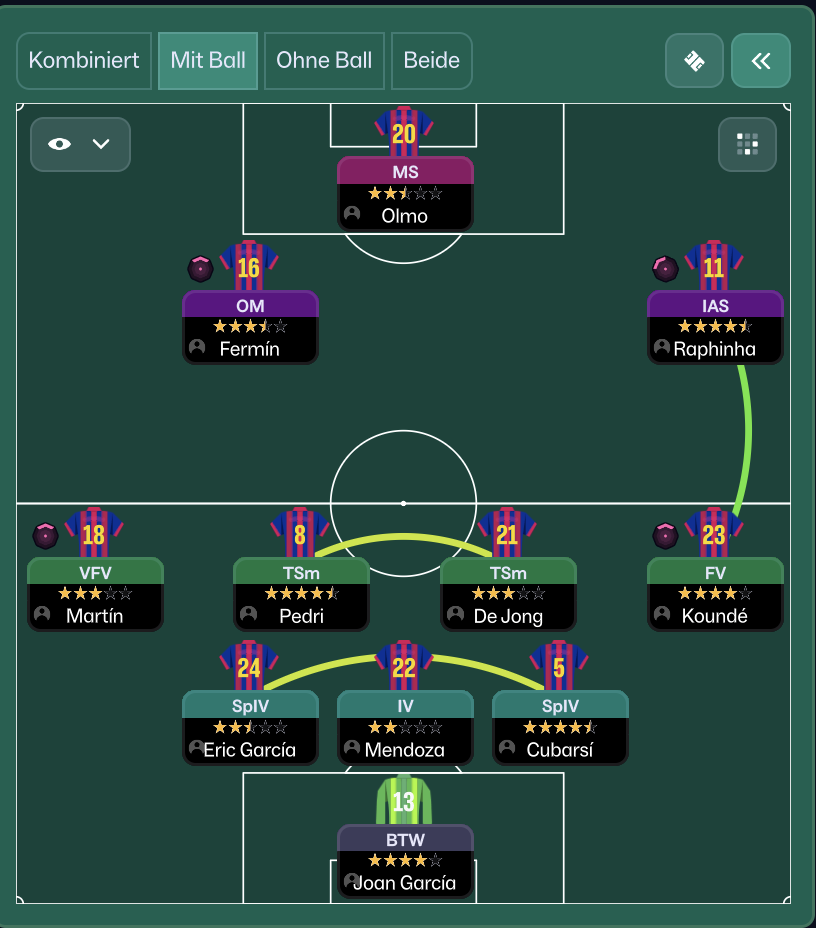Select Koundé at FV position
The image size is (816, 928).
point(715,594)
